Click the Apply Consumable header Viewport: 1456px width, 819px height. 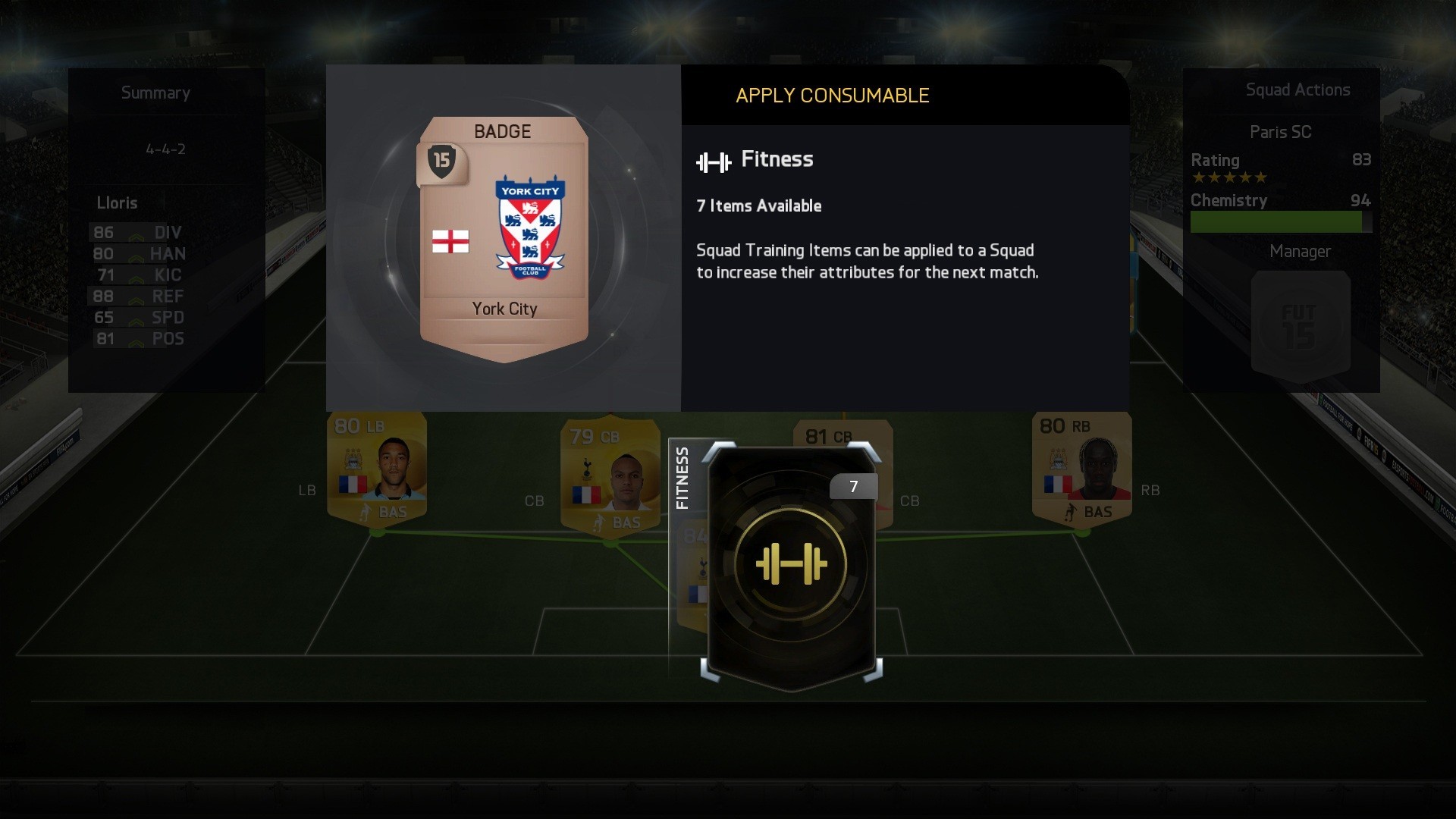click(x=831, y=96)
